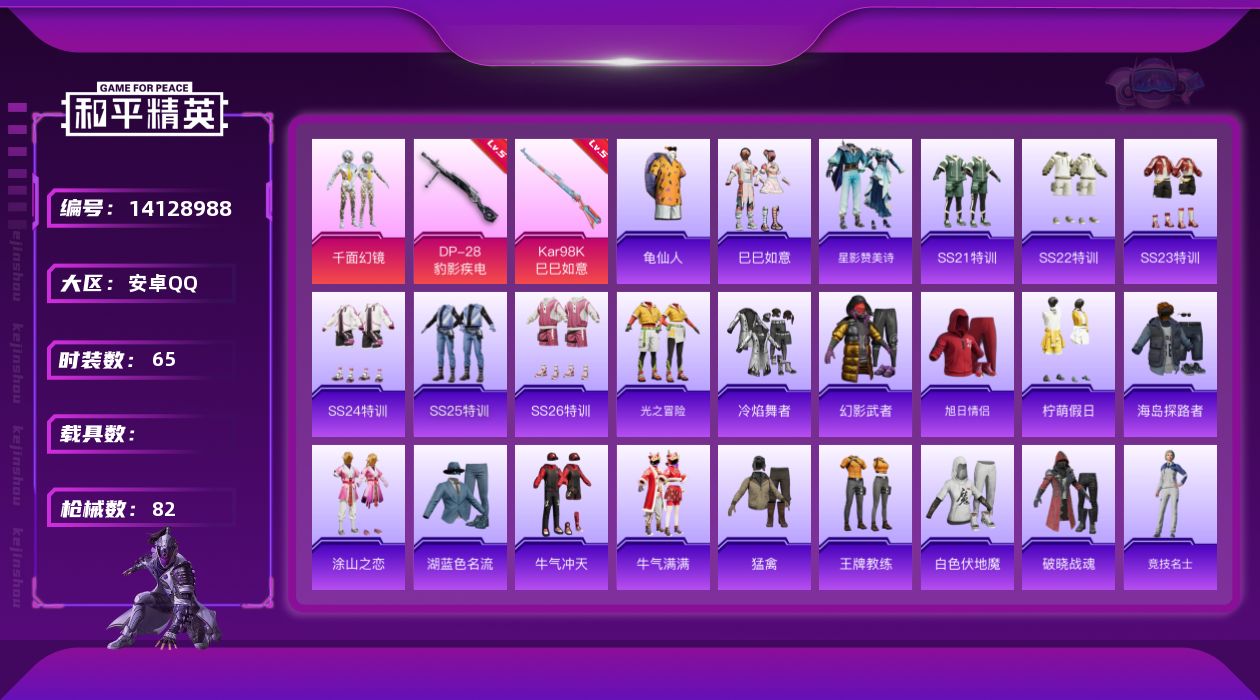View the 星影赞美诗 outfit card

[x=866, y=211]
